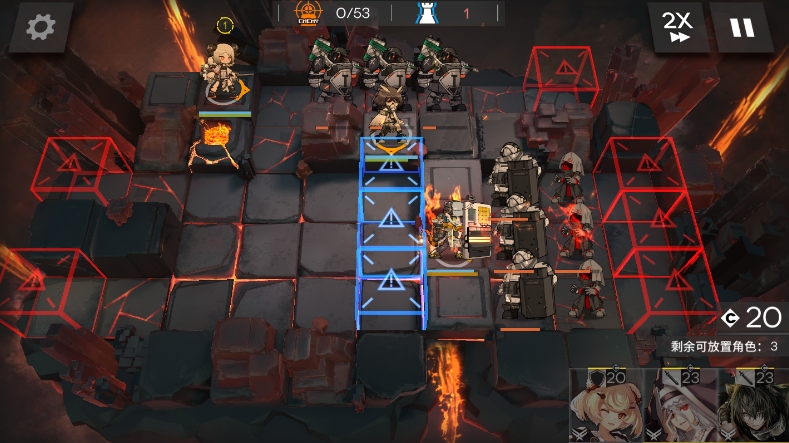Open the settings gear menu
The height and width of the screenshot is (443, 789).
[40, 27]
